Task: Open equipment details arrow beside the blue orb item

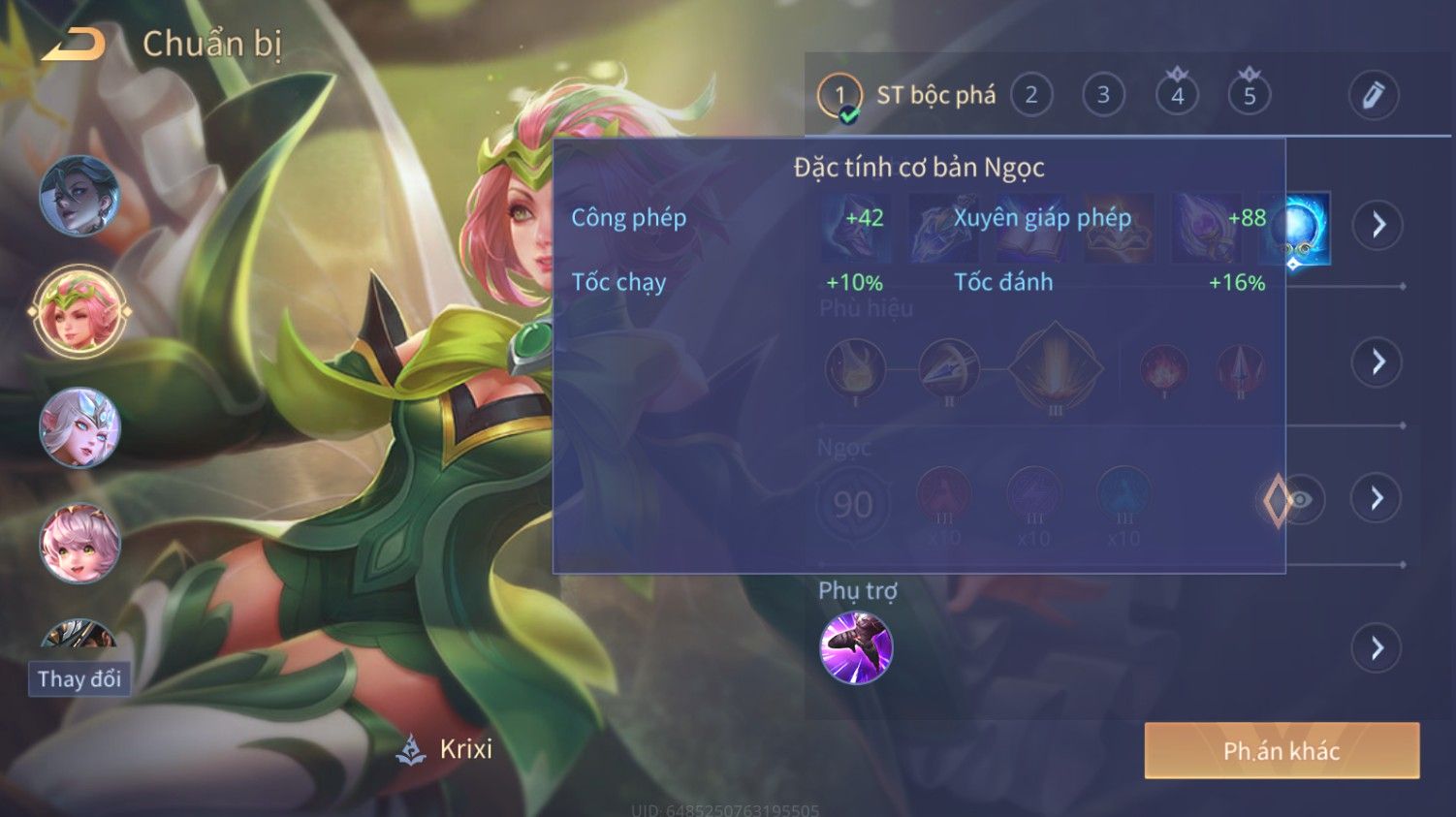Action: (1377, 226)
